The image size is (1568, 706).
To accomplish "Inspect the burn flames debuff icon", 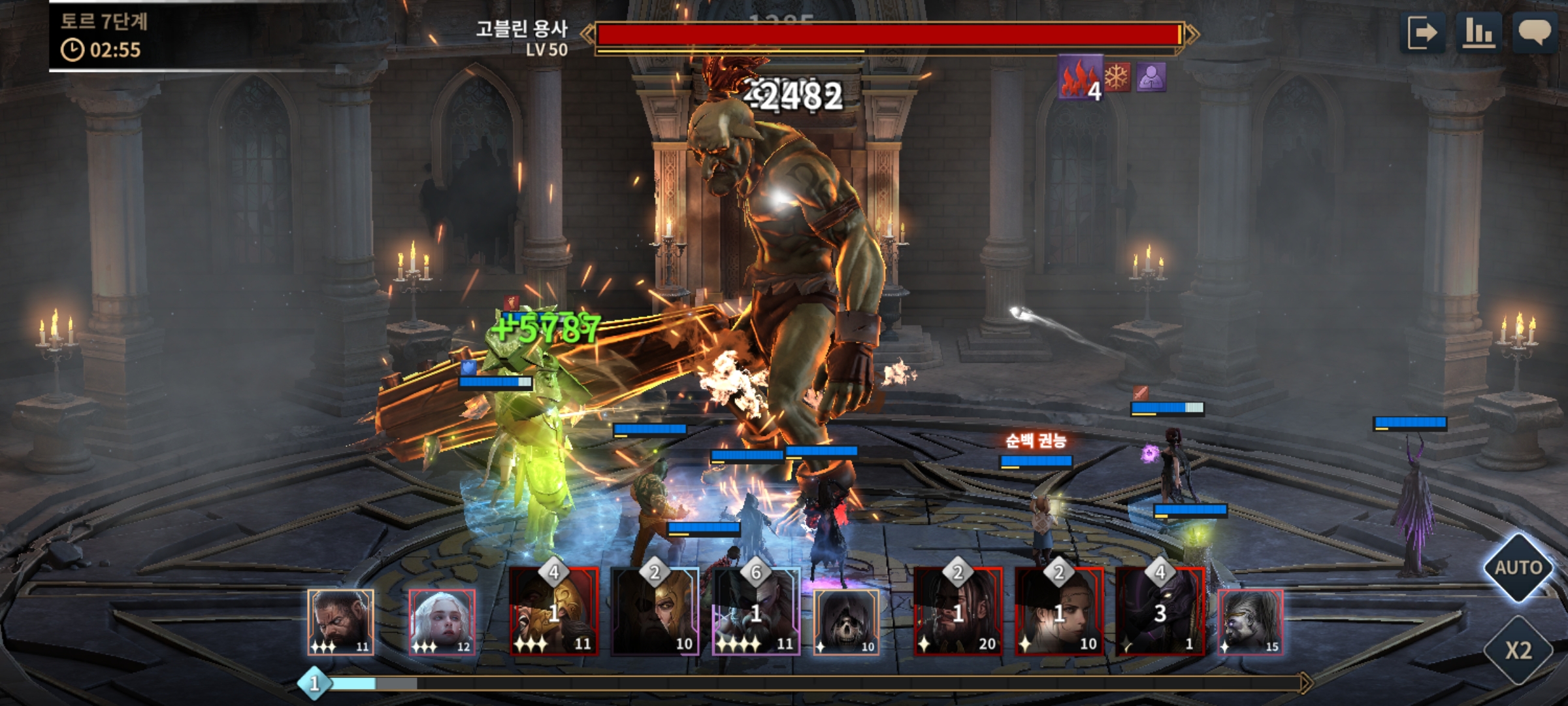I will click(x=1080, y=77).
